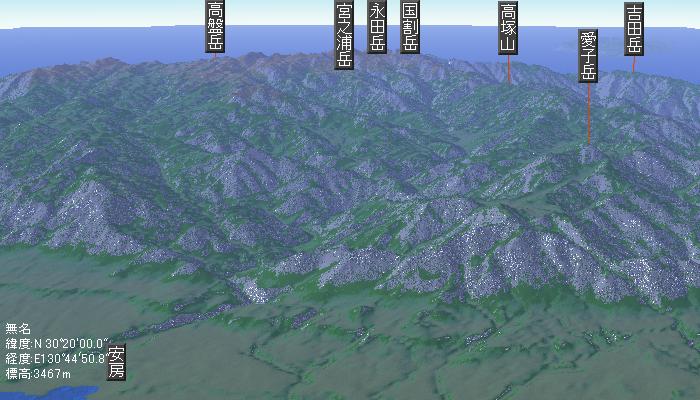
Task: Choose the 永田岳 peak label
Action: pos(377,27)
